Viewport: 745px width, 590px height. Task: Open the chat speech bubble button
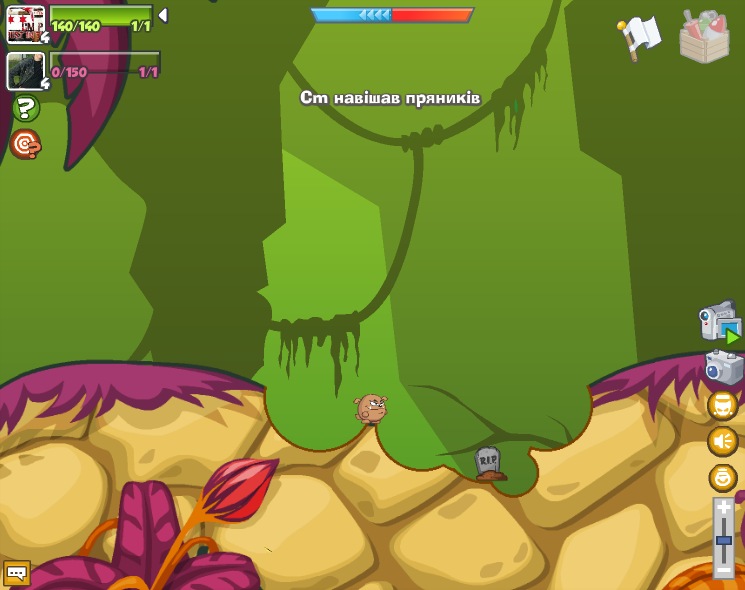(17, 573)
